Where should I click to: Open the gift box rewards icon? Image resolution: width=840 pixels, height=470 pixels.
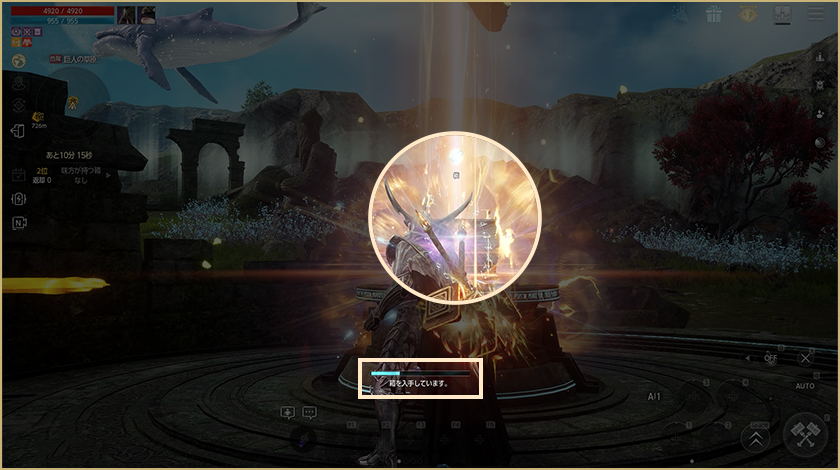pyautogui.click(x=714, y=15)
